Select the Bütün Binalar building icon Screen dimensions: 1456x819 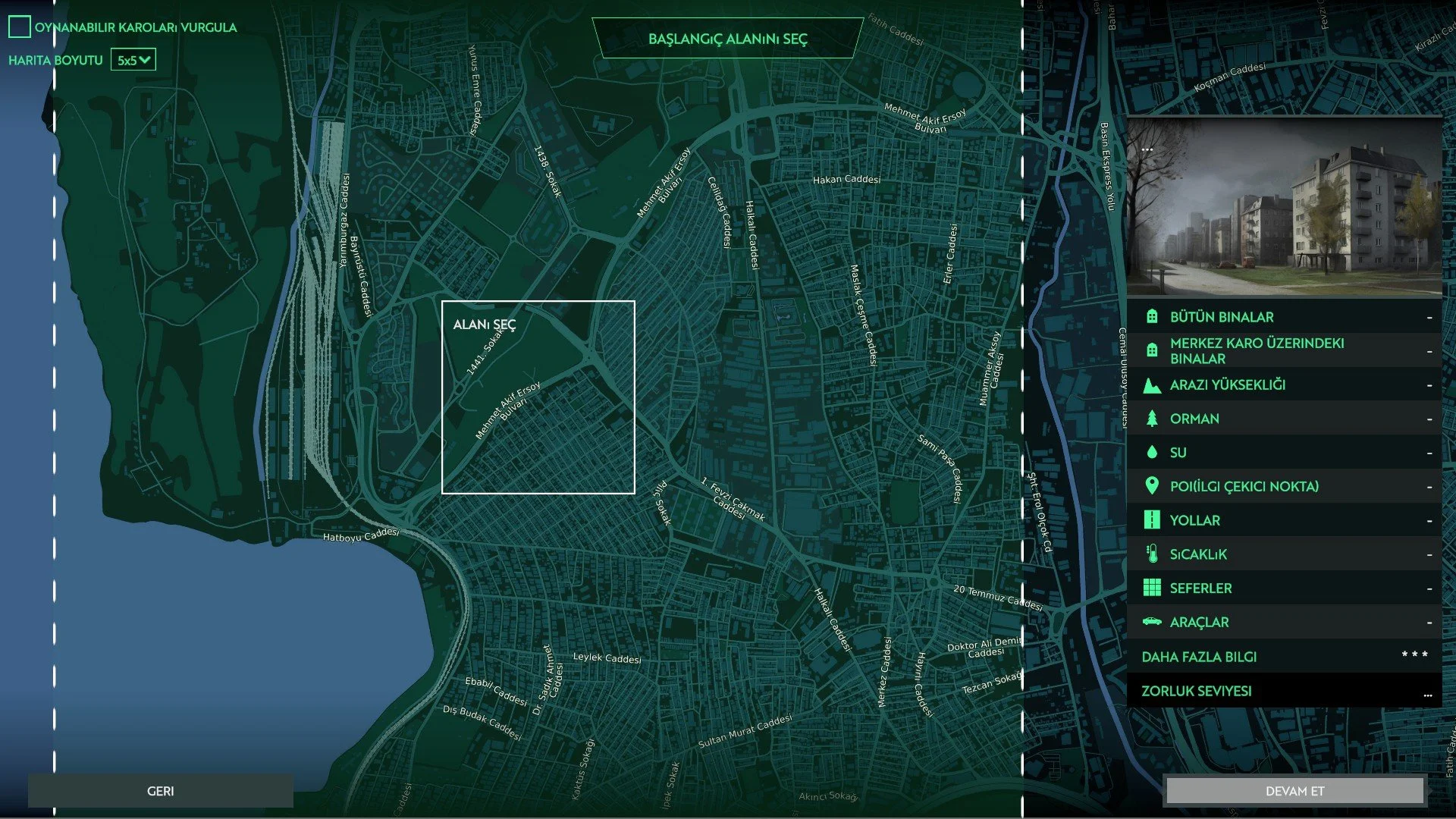tap(1153, 317)
